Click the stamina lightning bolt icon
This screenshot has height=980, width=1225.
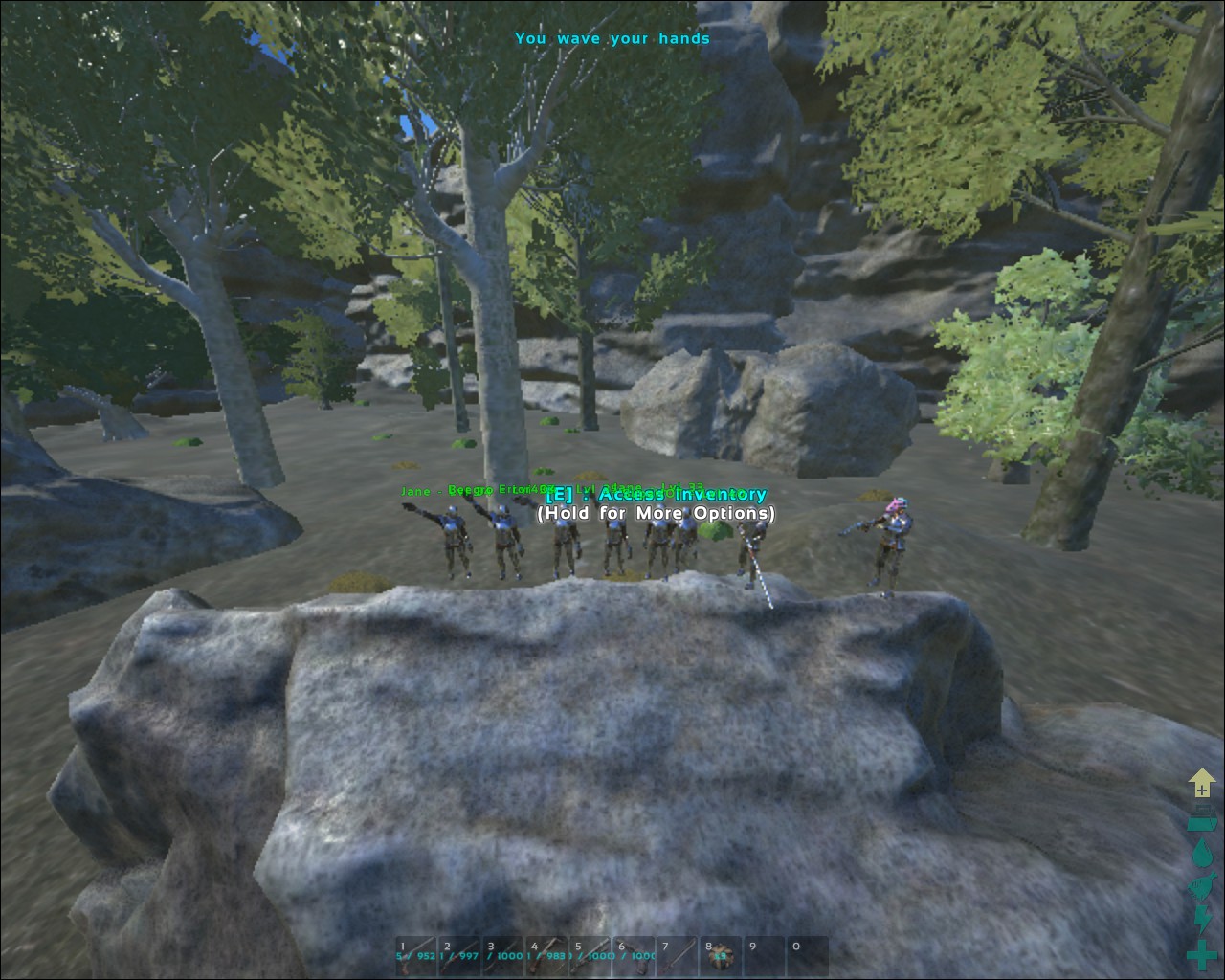pyautogui.click(x=1201, y=919)
